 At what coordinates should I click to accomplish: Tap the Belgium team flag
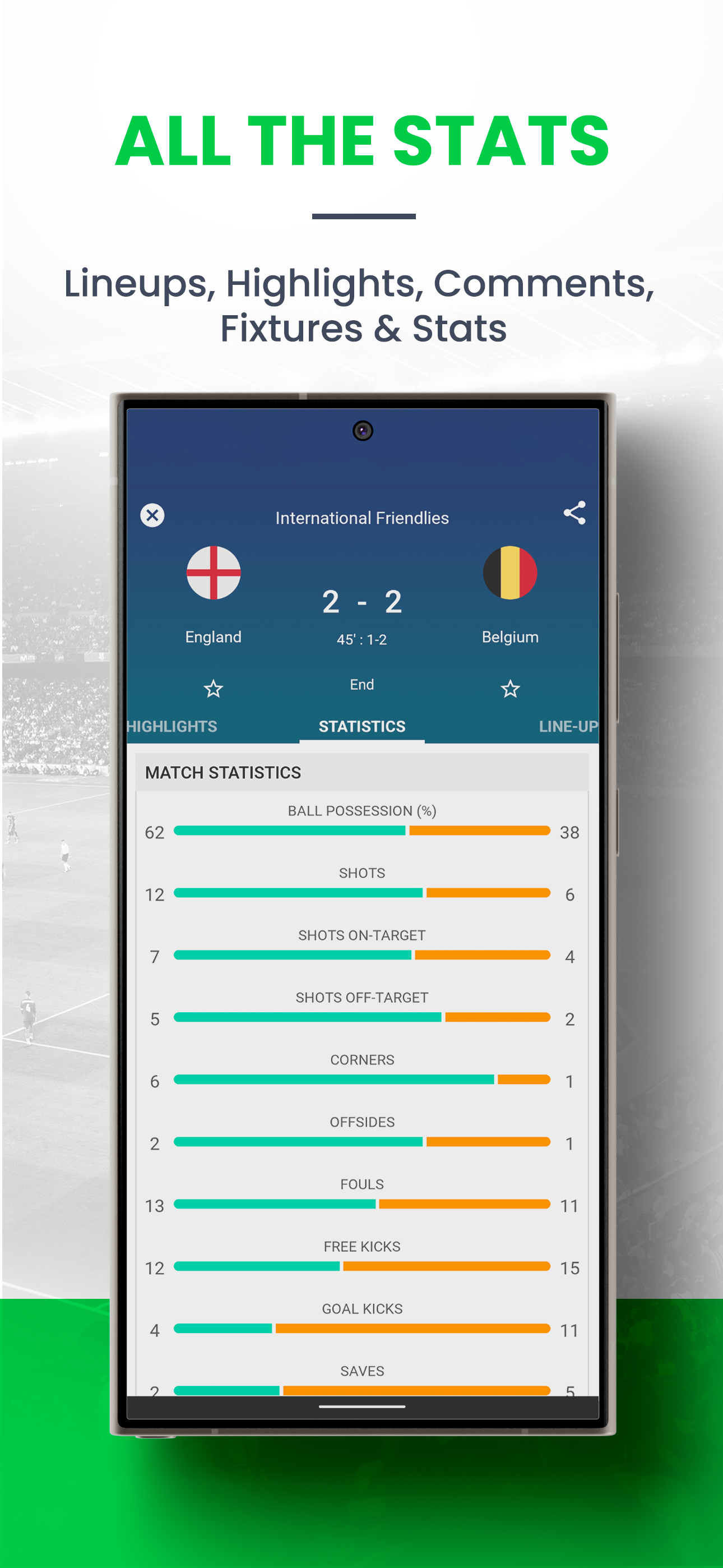click(510, 573)
